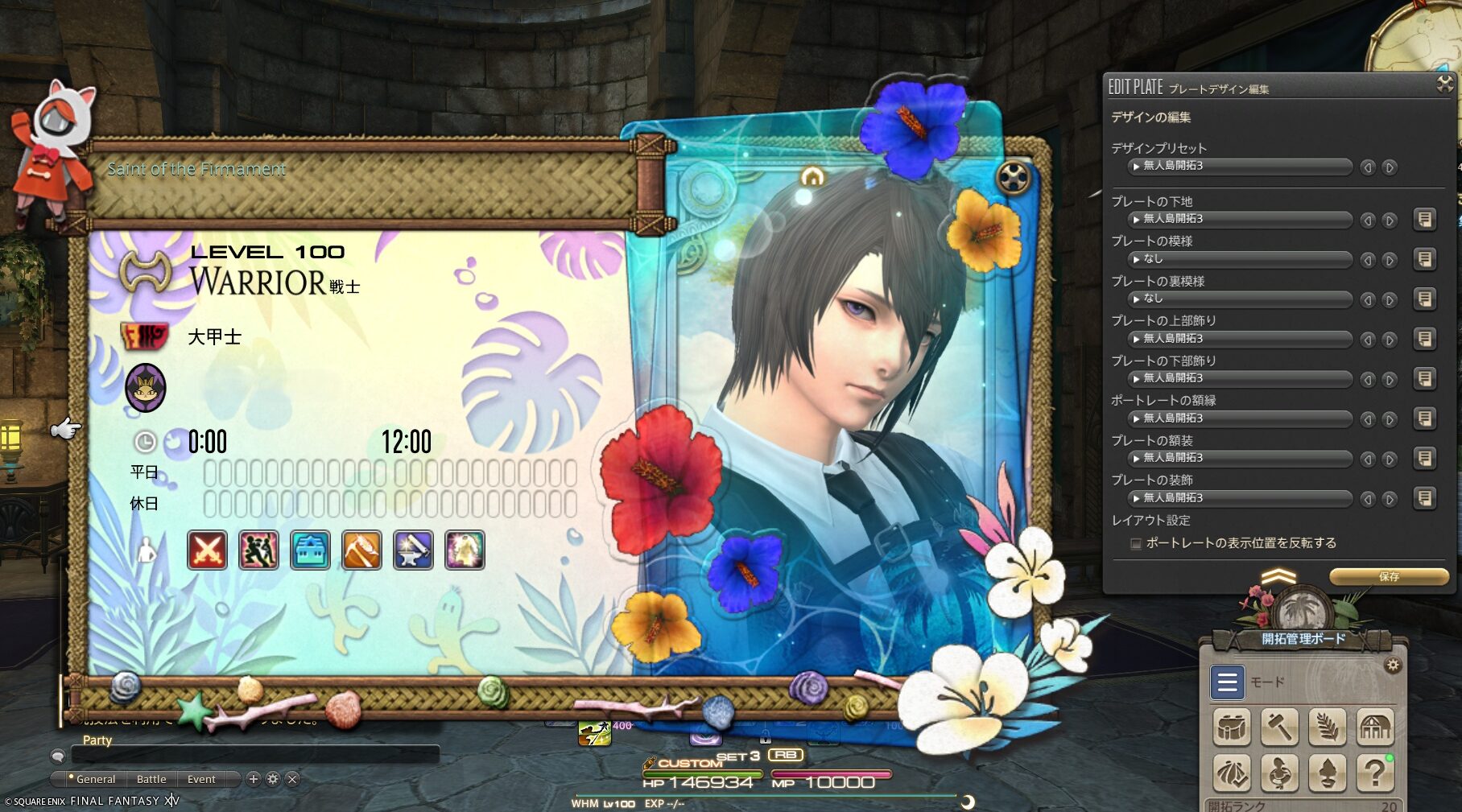Collapse the panel with the double-chevron arrow
1462x812 pixels.
click(1278, 576)
